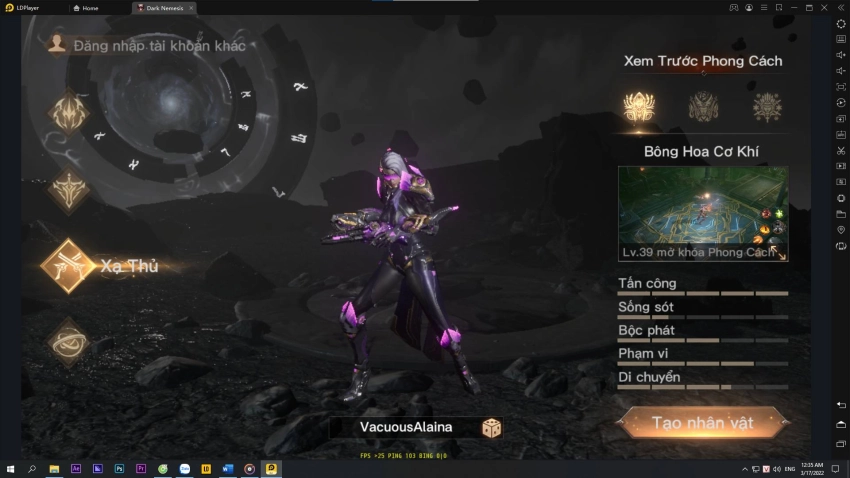Expand the Bông Hoa Cơ Khí preview video
This screenshot has height=478, width=850.
[x=782, y=256]
